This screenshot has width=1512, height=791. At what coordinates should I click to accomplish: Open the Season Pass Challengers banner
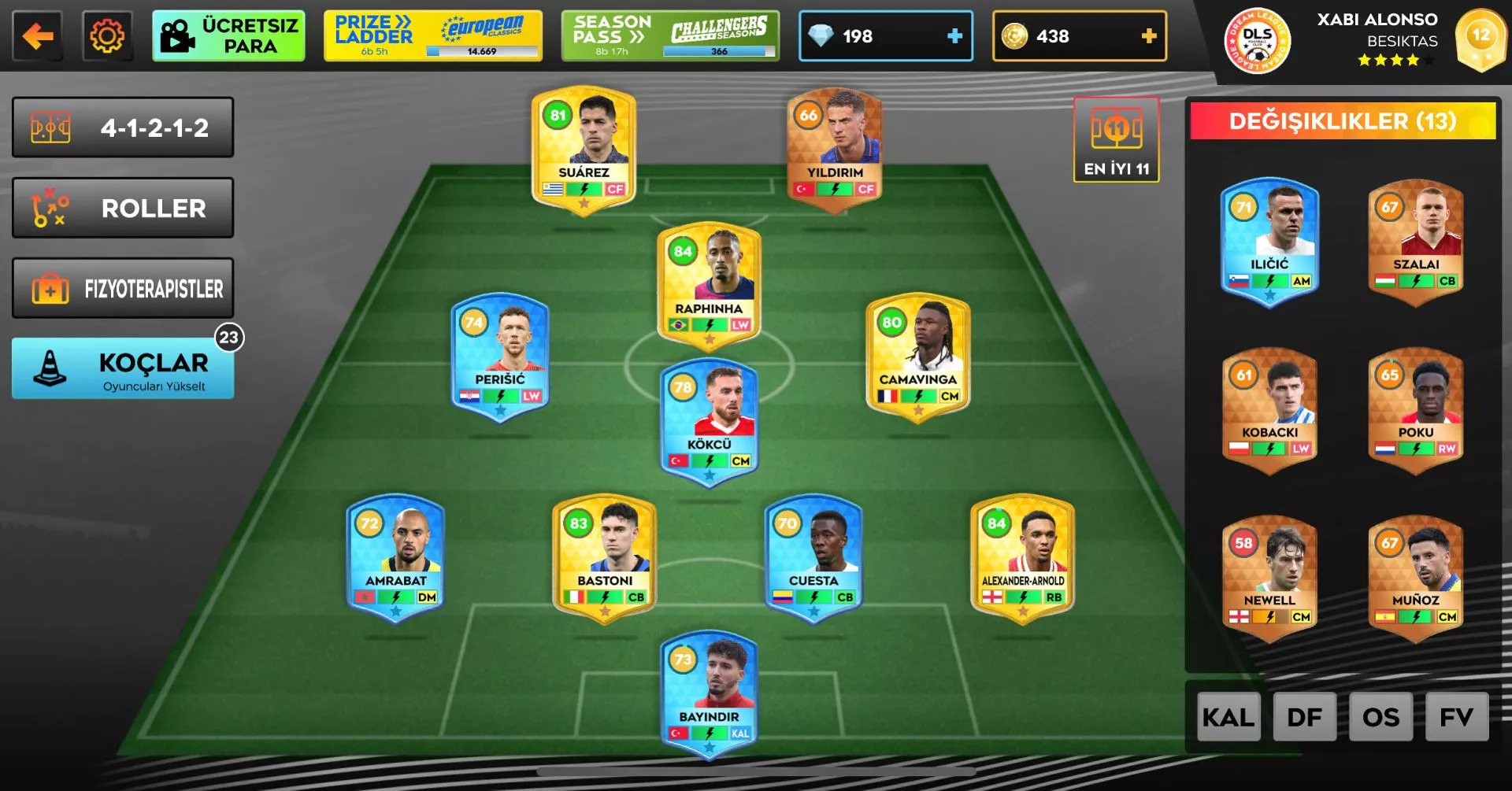[670, 36]
